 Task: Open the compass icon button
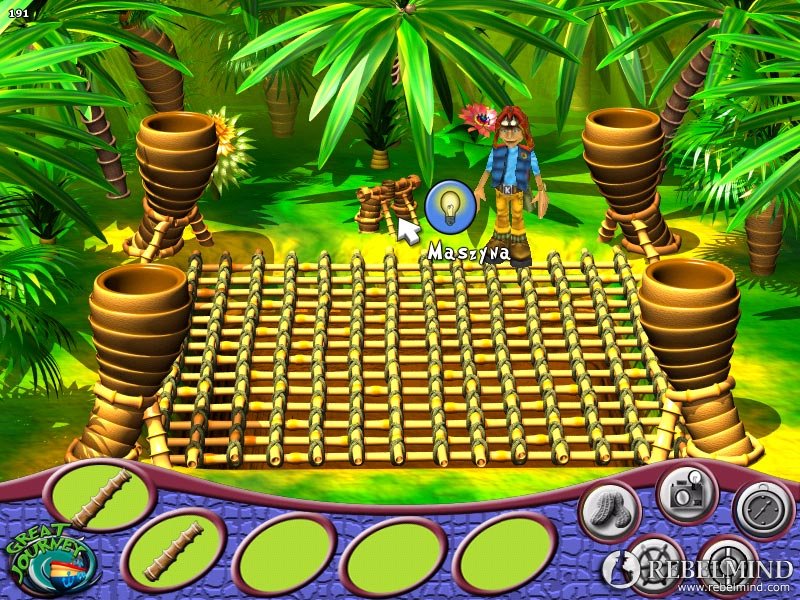[x=763, y=509]
